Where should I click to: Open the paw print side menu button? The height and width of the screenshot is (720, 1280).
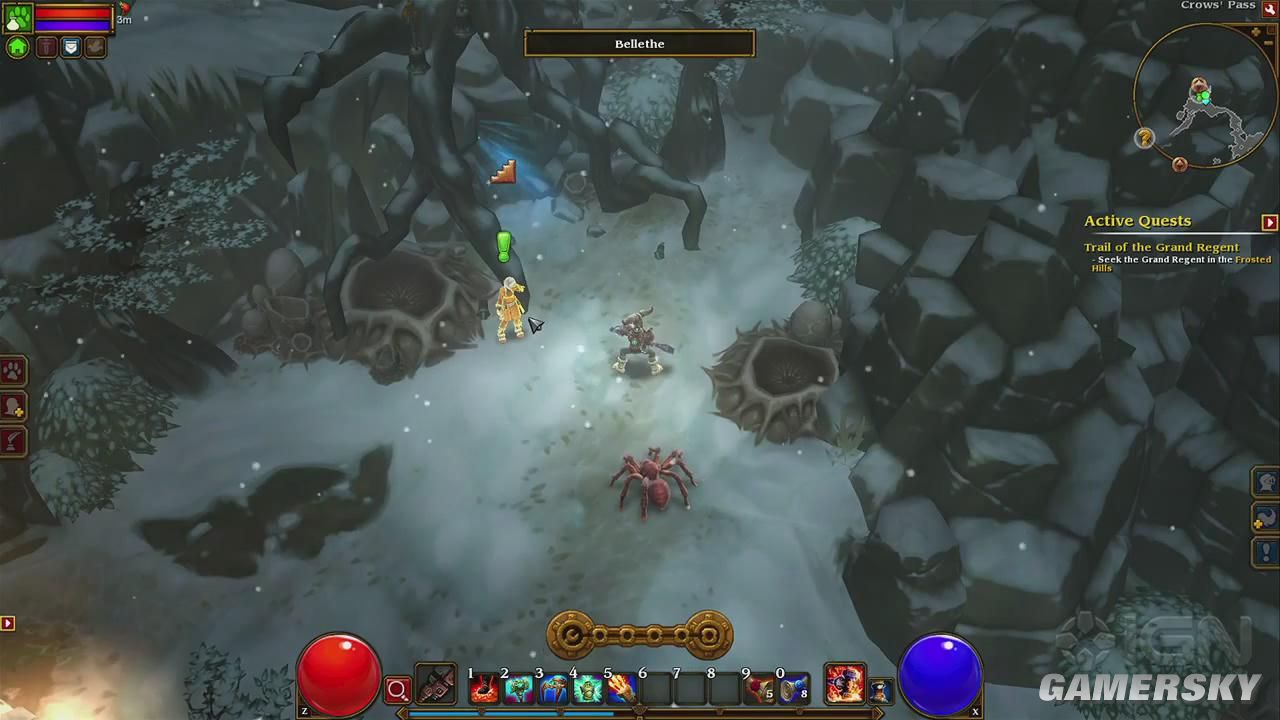(13, 372)
